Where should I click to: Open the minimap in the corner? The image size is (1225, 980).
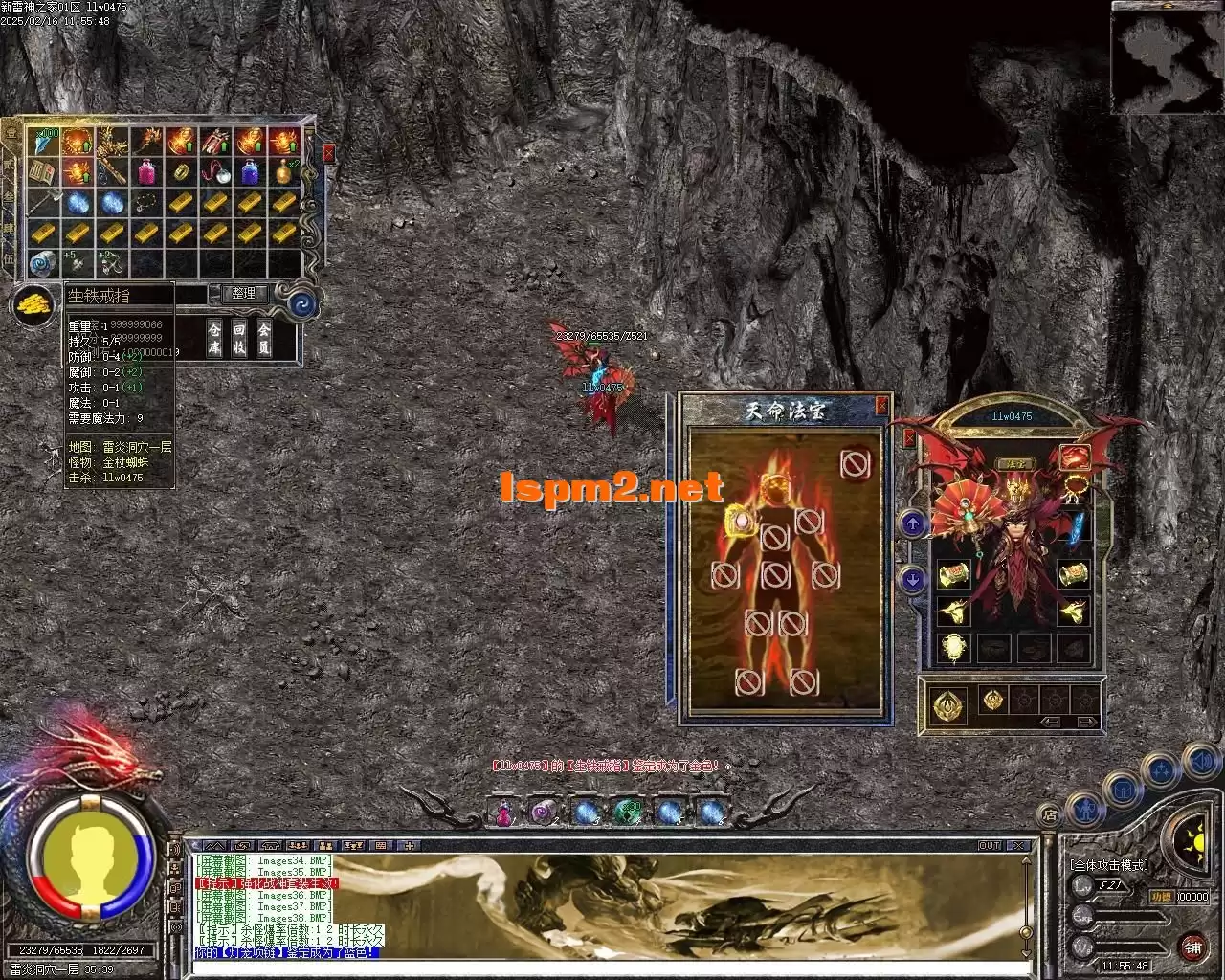pyautogui.click(x=1167, y=56)
